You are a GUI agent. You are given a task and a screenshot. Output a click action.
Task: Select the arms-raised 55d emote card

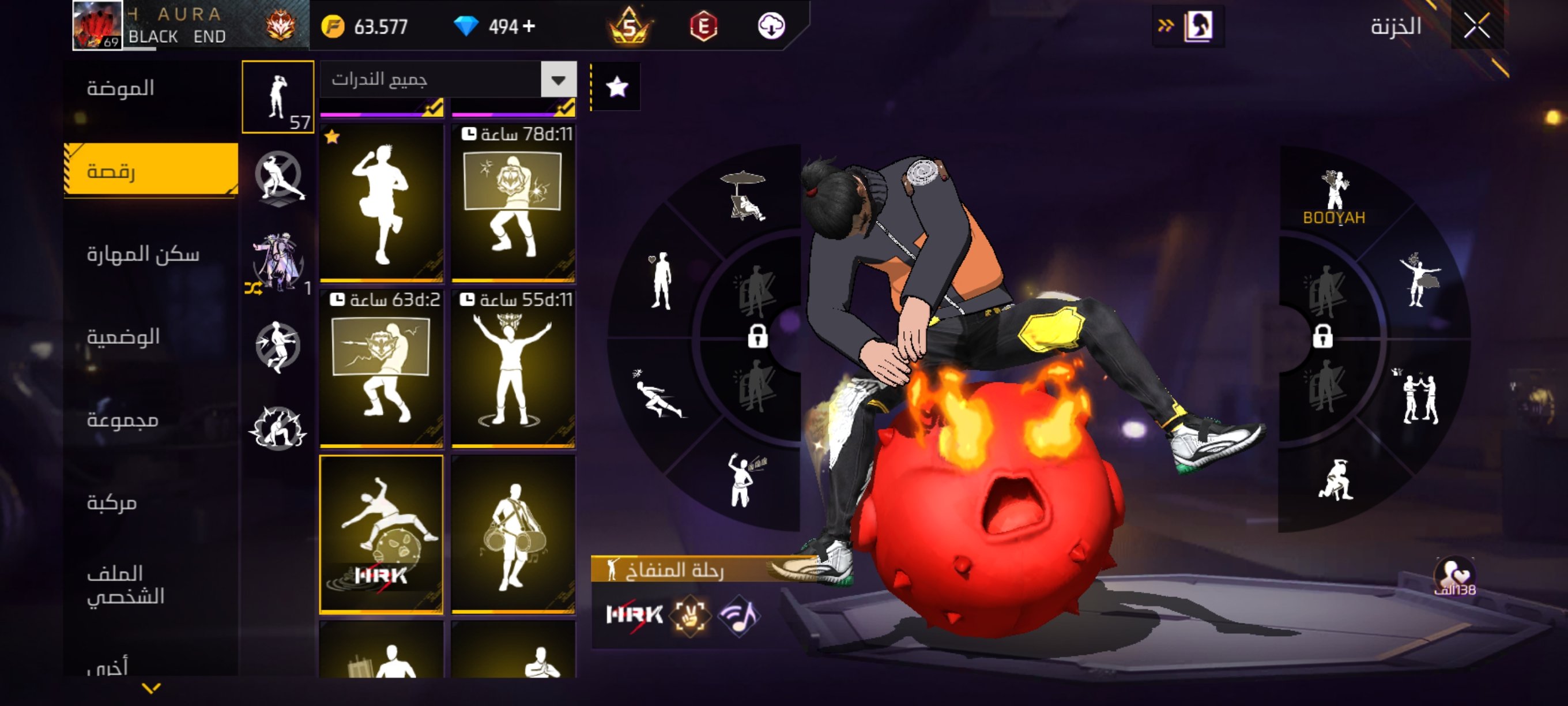[x=513, y=369]
